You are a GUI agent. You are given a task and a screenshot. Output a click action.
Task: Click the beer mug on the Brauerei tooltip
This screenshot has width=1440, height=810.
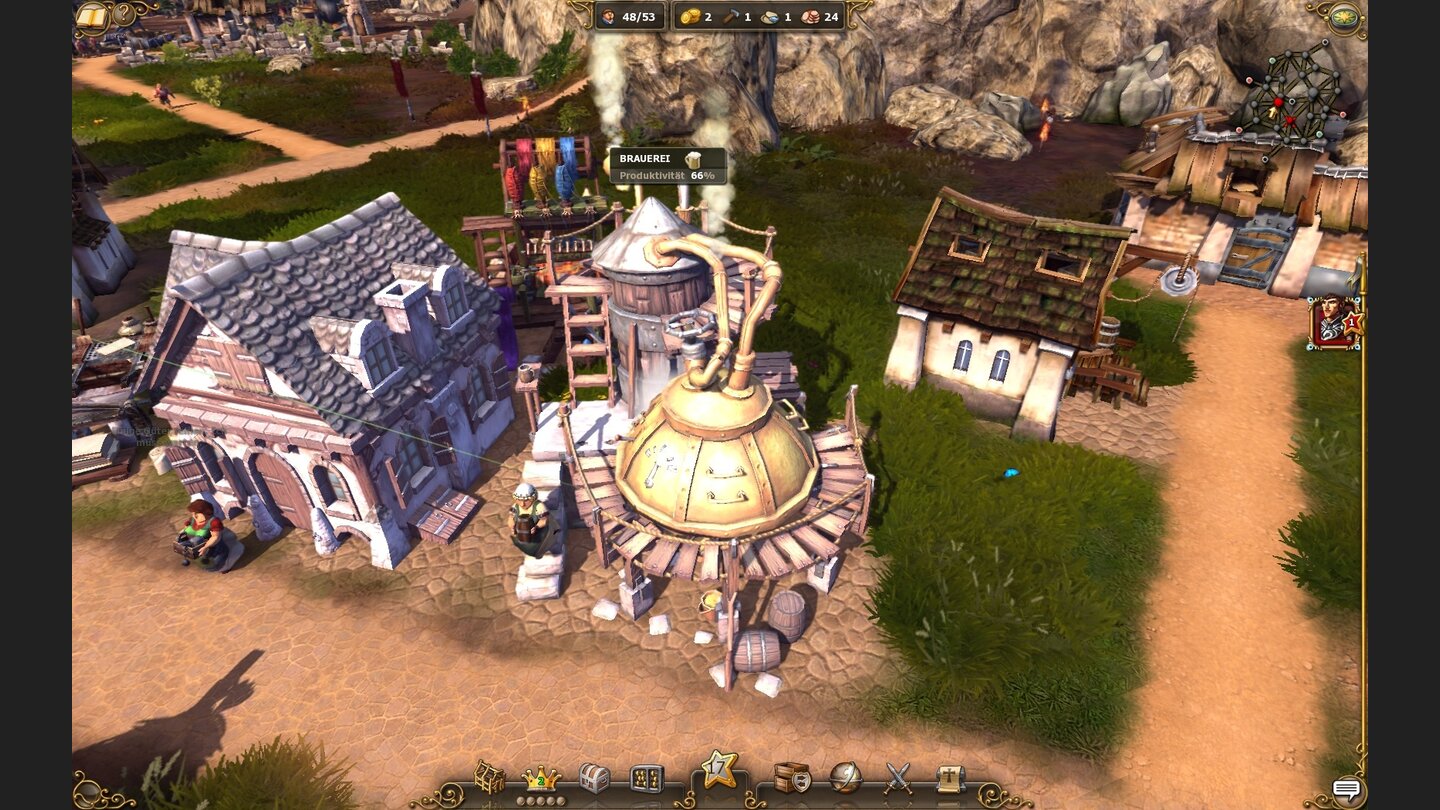pyautogui.click(x=692, y=158)
